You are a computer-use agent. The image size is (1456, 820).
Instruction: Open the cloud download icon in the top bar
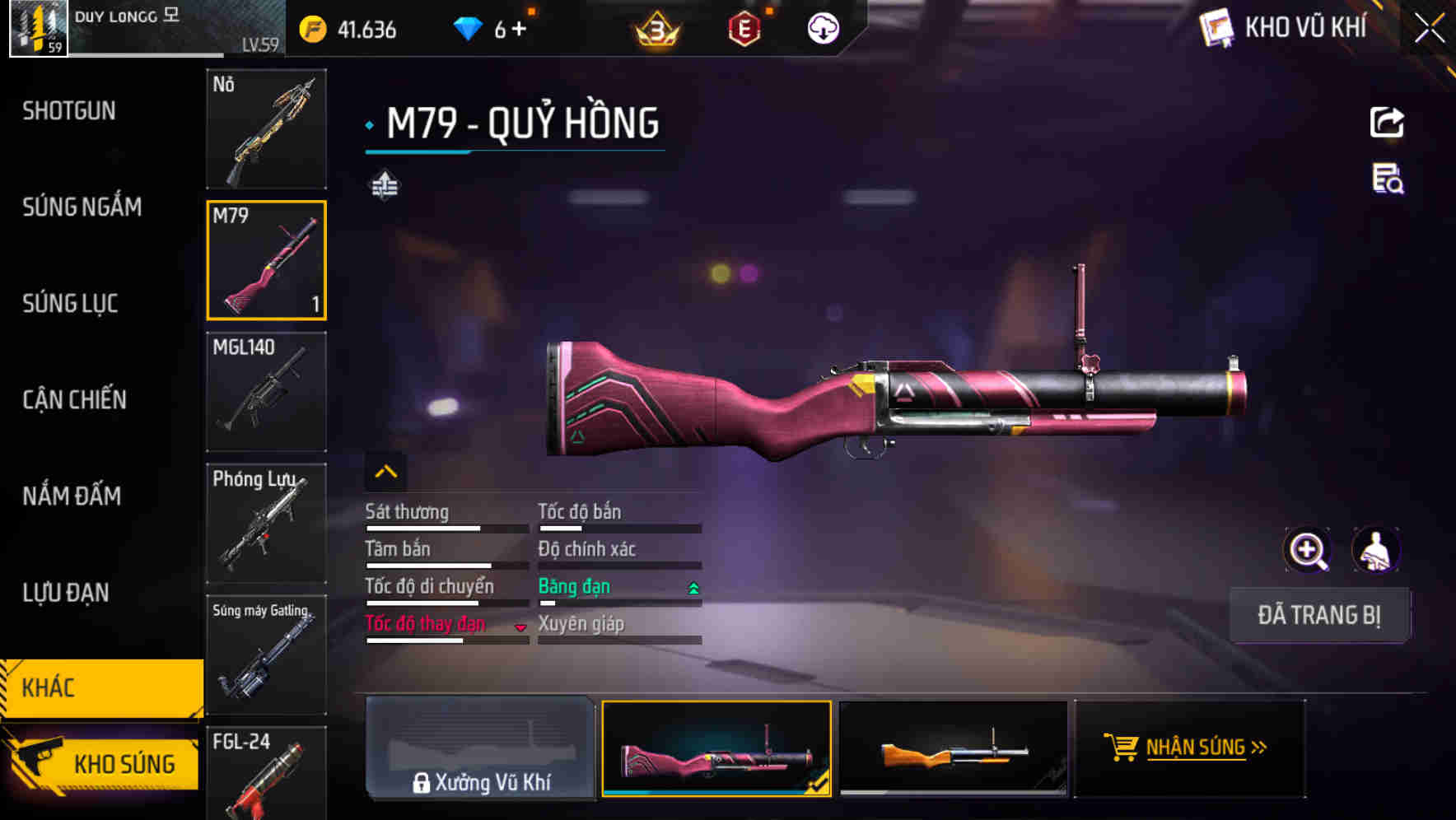pos(822,27)
